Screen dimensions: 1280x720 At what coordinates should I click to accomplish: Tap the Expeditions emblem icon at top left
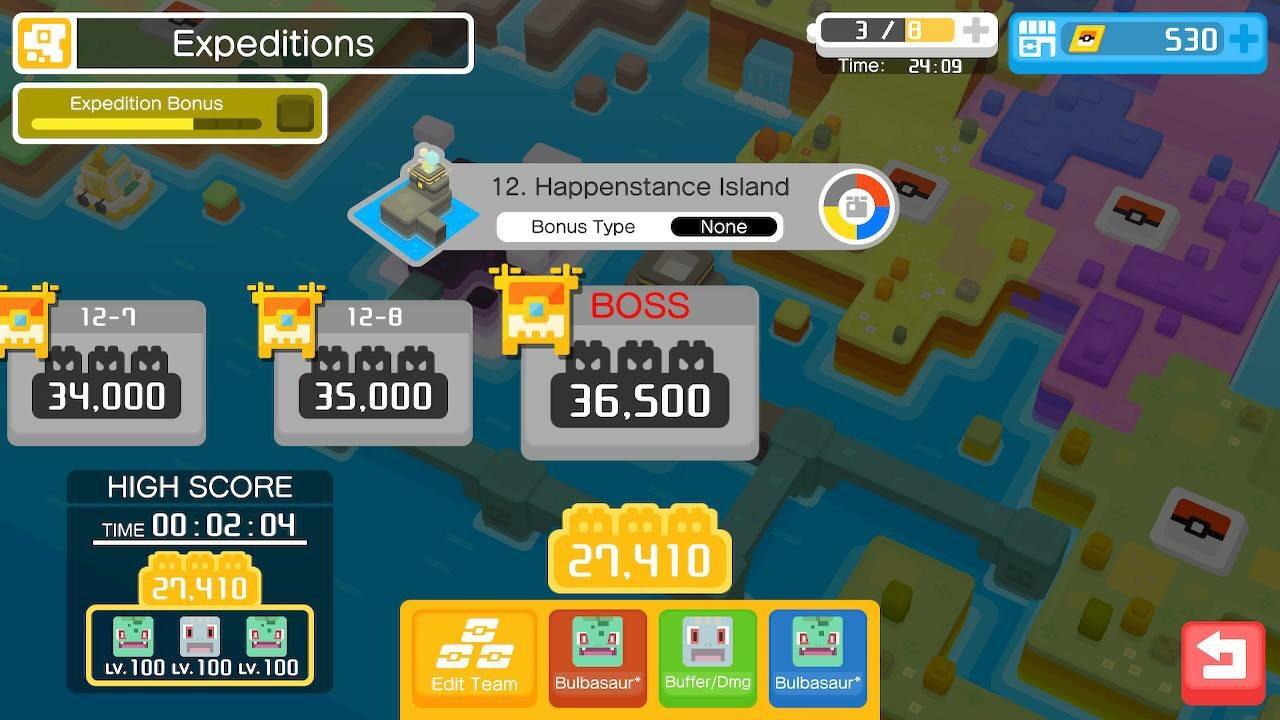click(42, 42)
